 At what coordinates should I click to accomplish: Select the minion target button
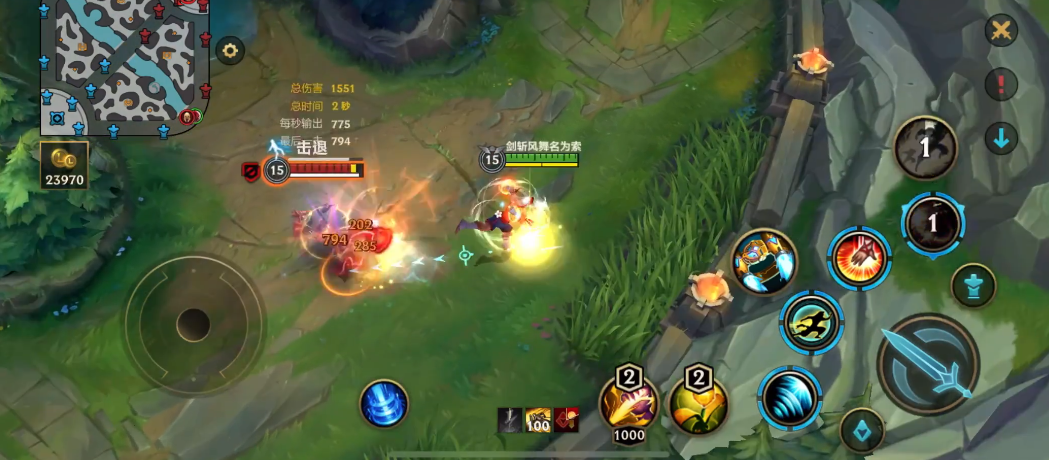(861, 430)
